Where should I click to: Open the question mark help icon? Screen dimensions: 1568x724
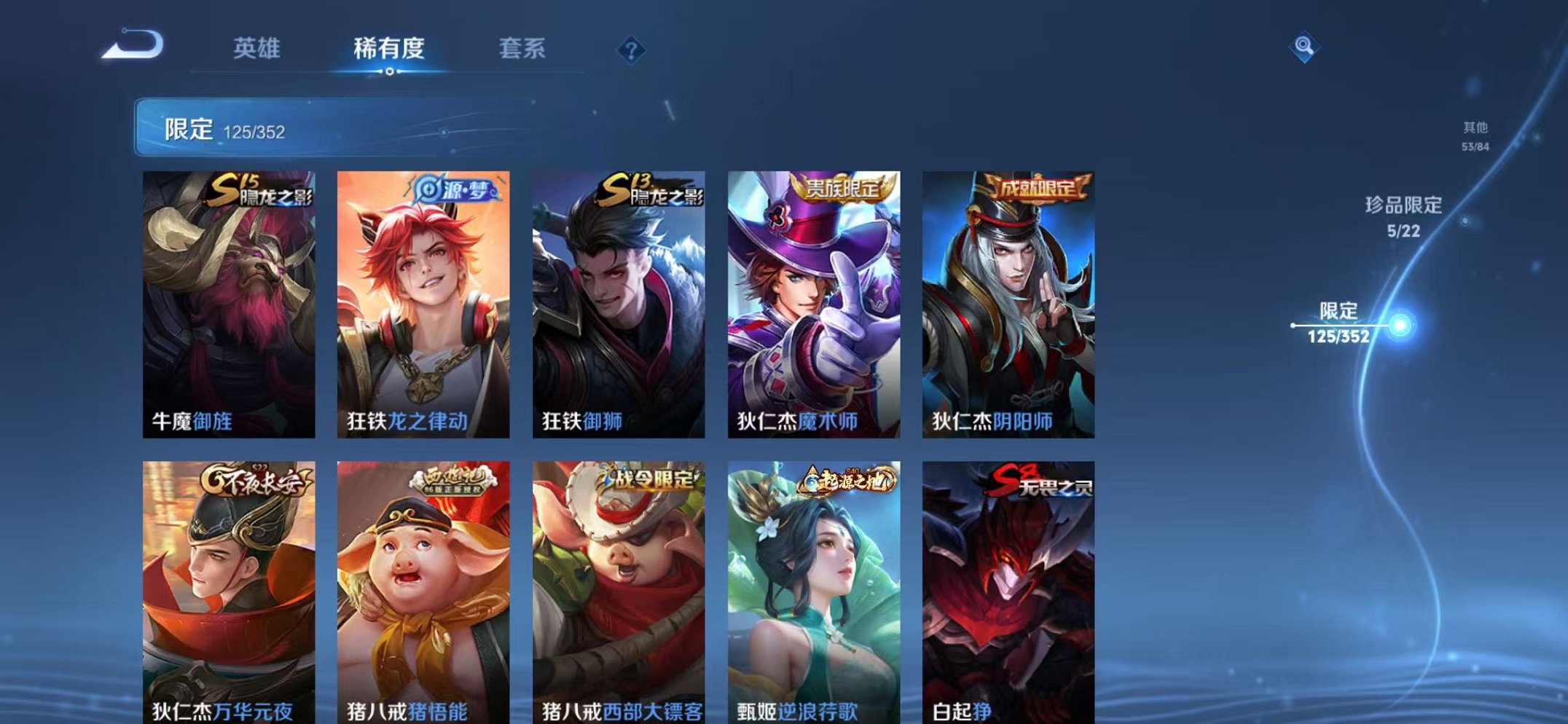point(631,49)
